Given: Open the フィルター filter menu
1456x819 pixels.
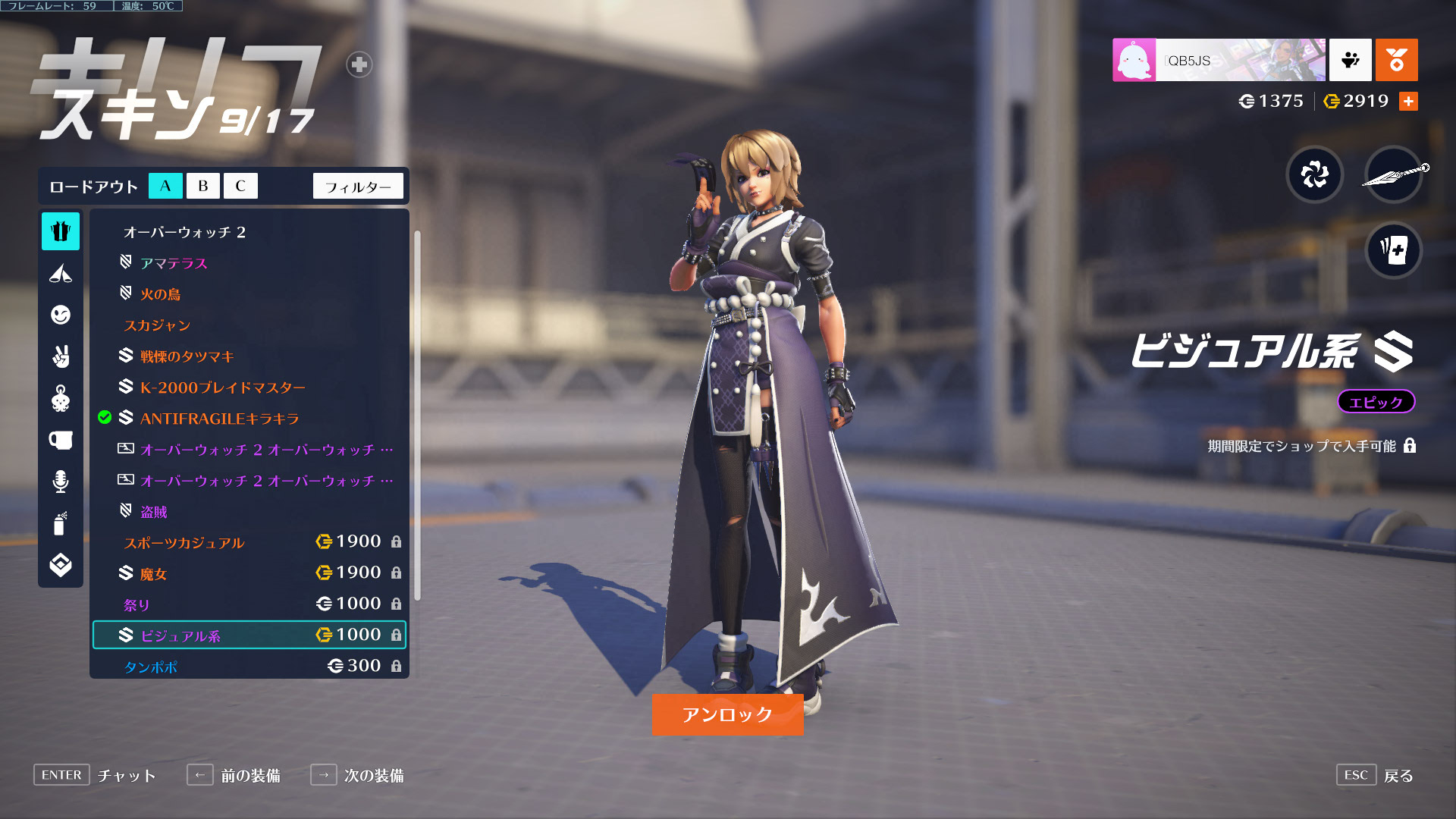Looking at the screenshot, I should 358,187.
